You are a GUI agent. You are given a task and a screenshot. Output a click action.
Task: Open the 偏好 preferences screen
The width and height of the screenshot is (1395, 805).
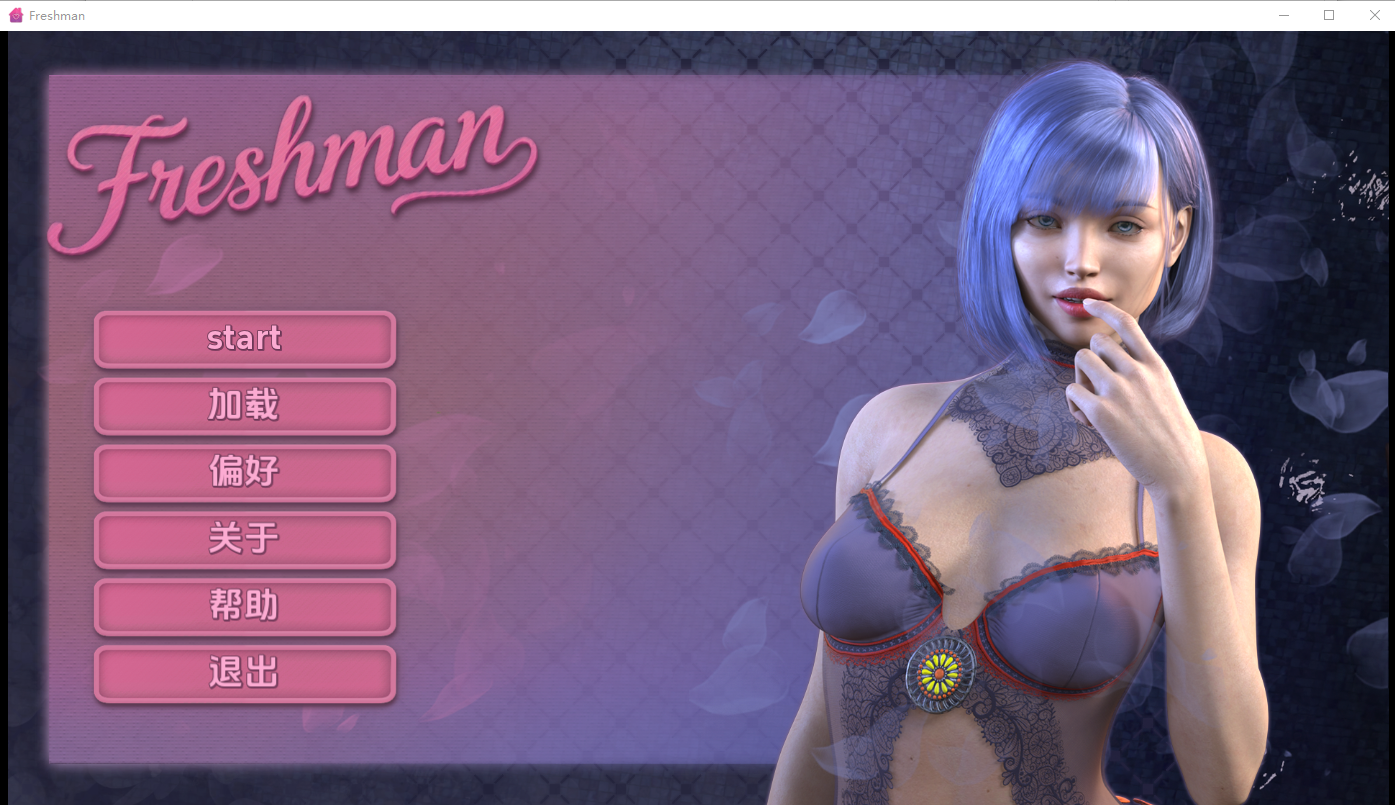244,472
